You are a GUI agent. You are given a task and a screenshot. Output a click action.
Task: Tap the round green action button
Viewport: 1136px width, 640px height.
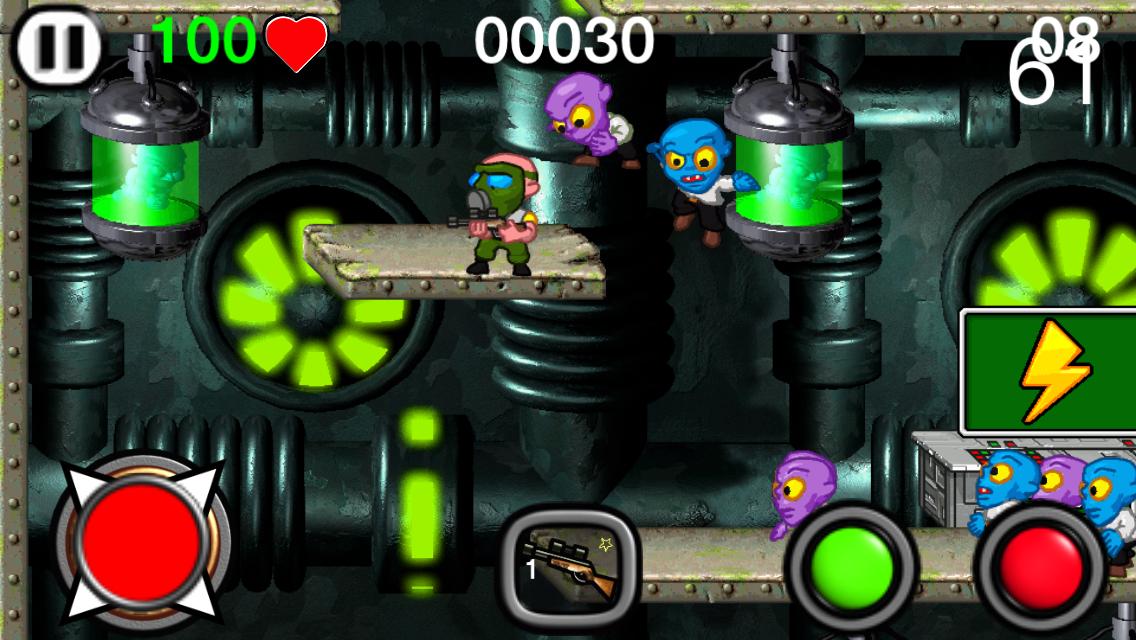point(852,564)
